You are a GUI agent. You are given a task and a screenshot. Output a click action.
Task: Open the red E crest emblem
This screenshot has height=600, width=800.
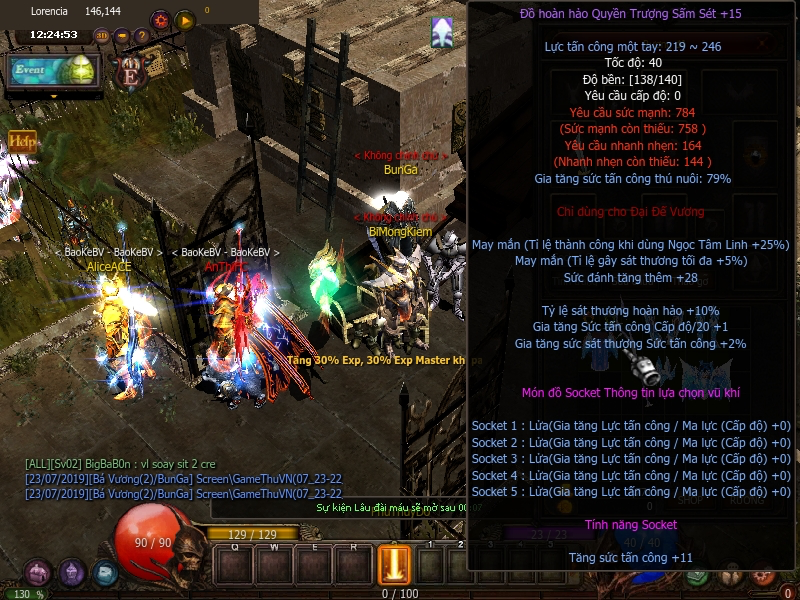coord(129,70)
